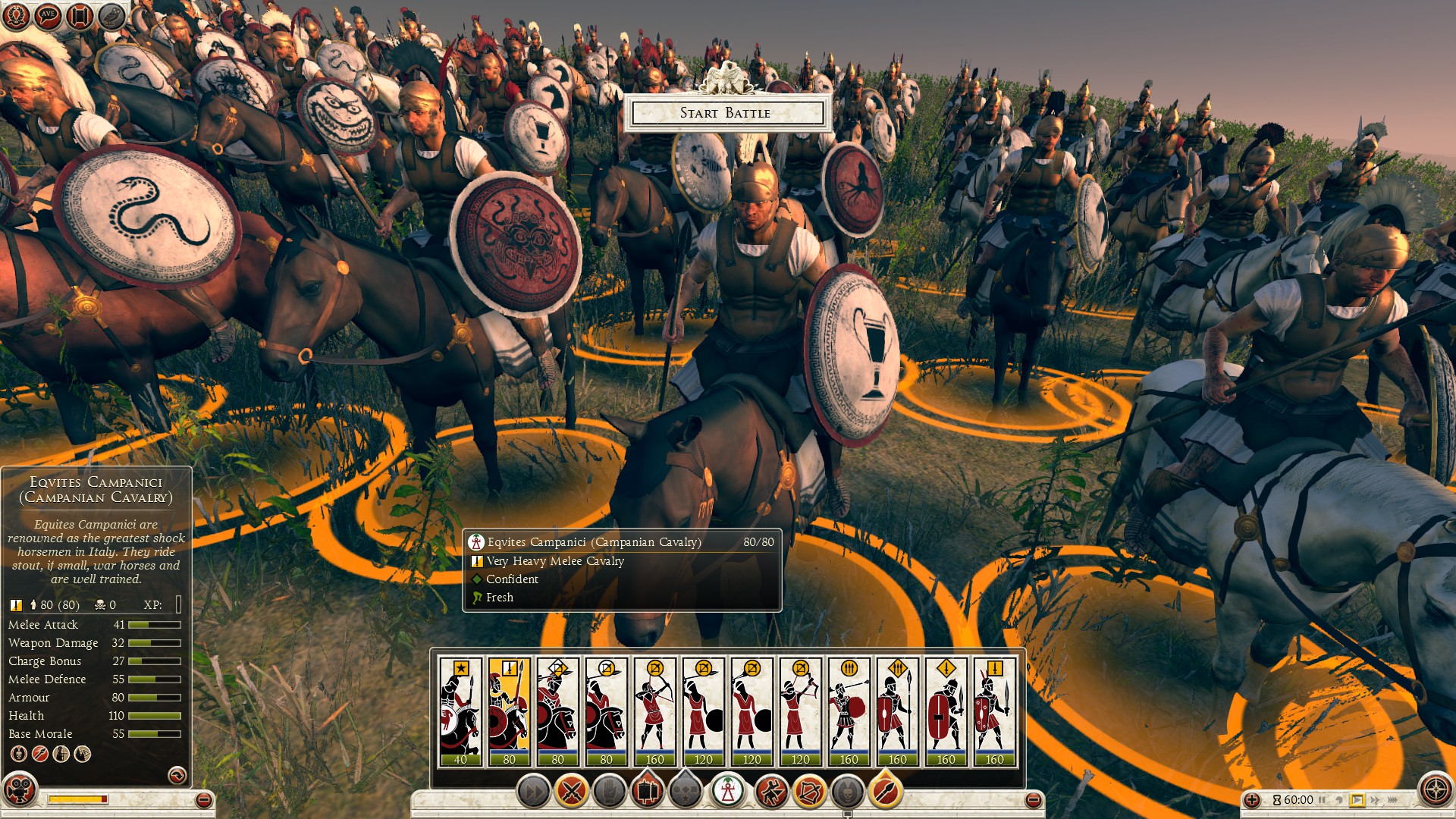Activate the spear ability button
The image size is (1456, 819).
[885, 792]
